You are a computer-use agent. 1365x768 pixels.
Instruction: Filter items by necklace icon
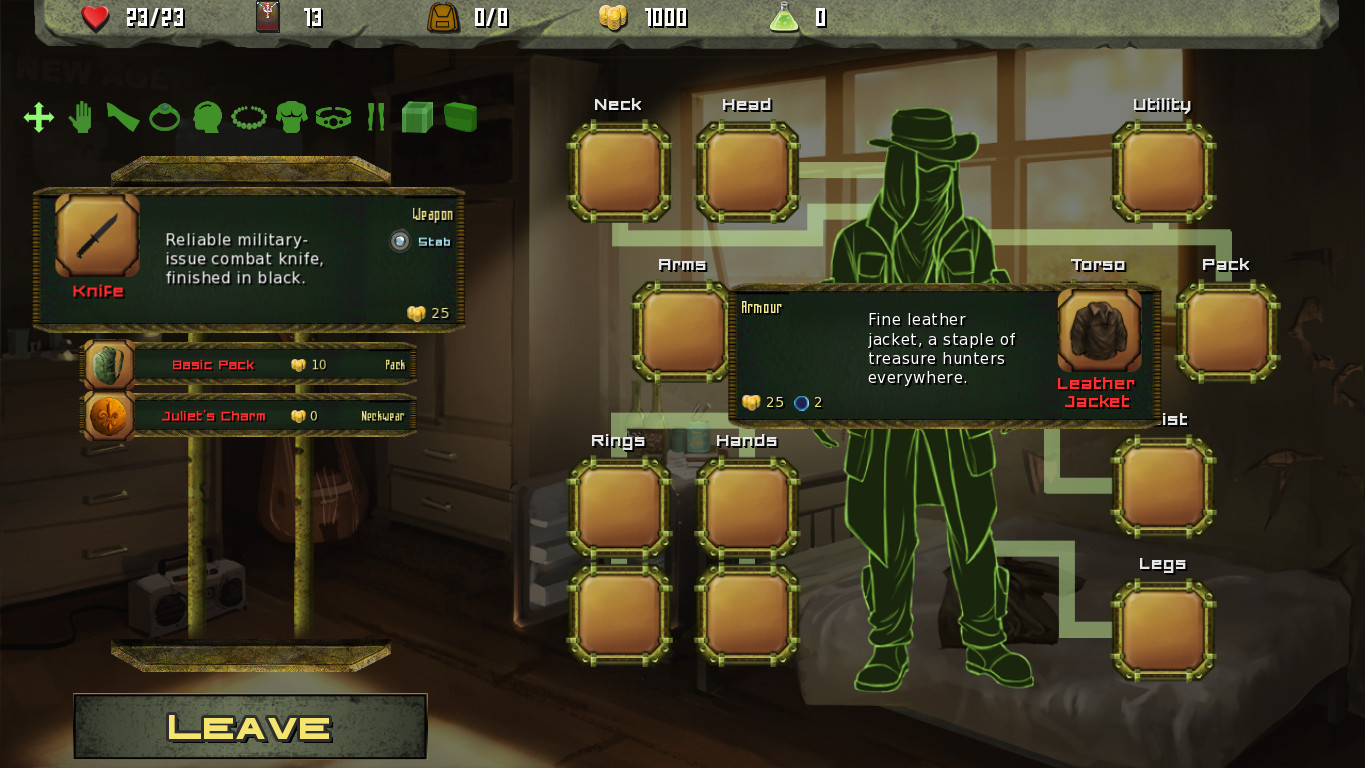pyautogui.click(x=249, y=118)
